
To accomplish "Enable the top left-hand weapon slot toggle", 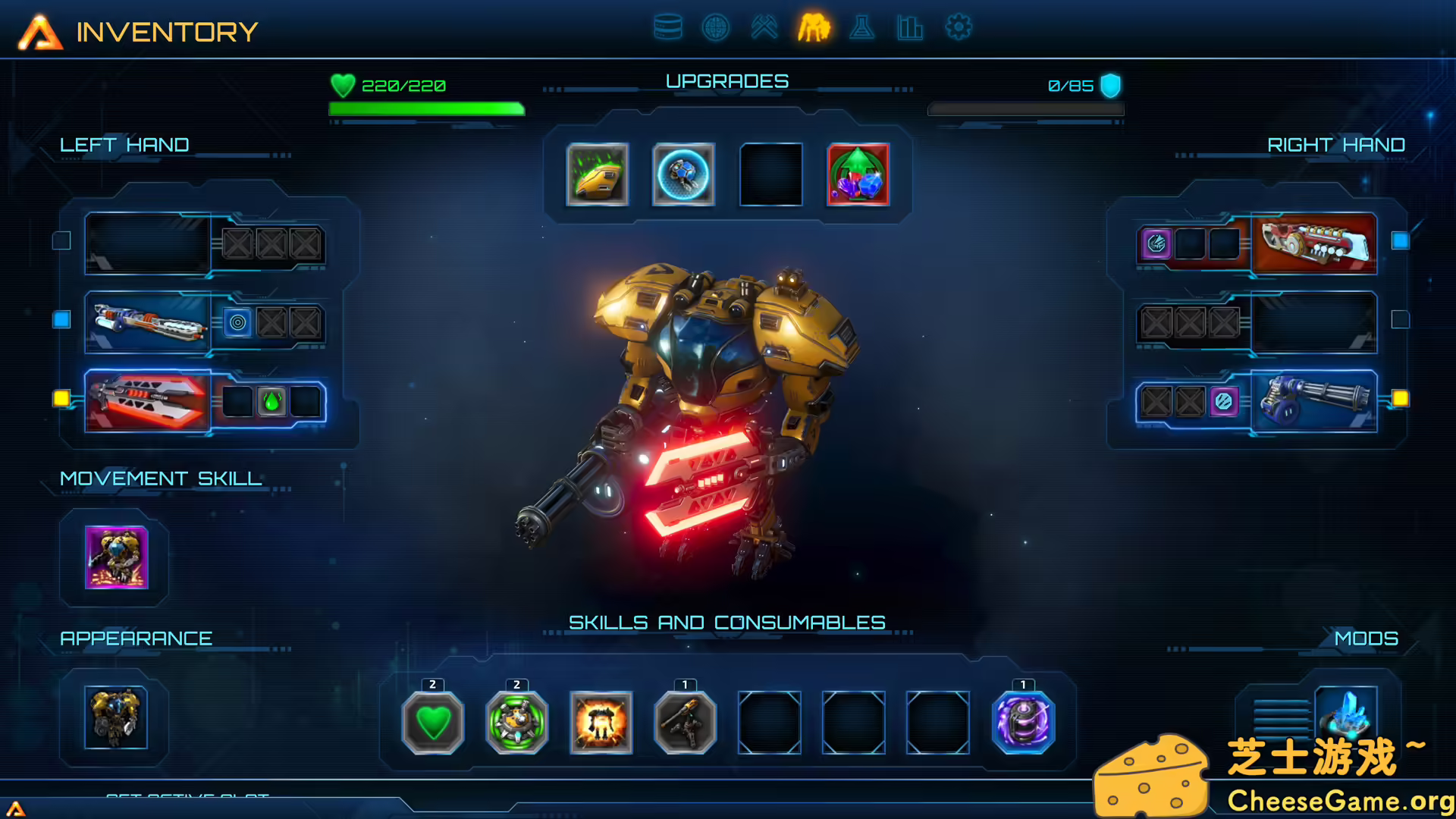I will click(x=61, y=241).
